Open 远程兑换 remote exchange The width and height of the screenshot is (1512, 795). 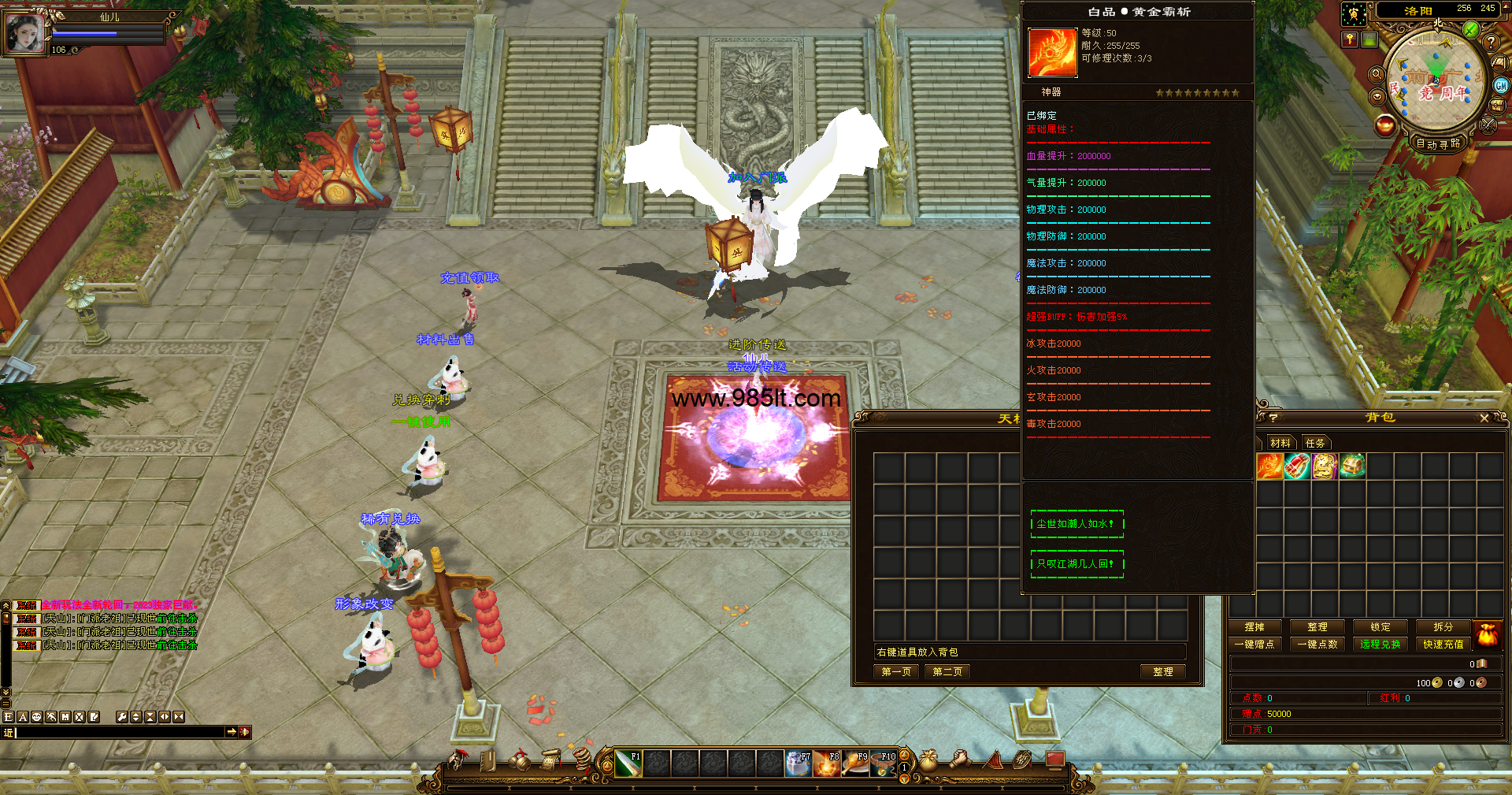coord(1380,645)
